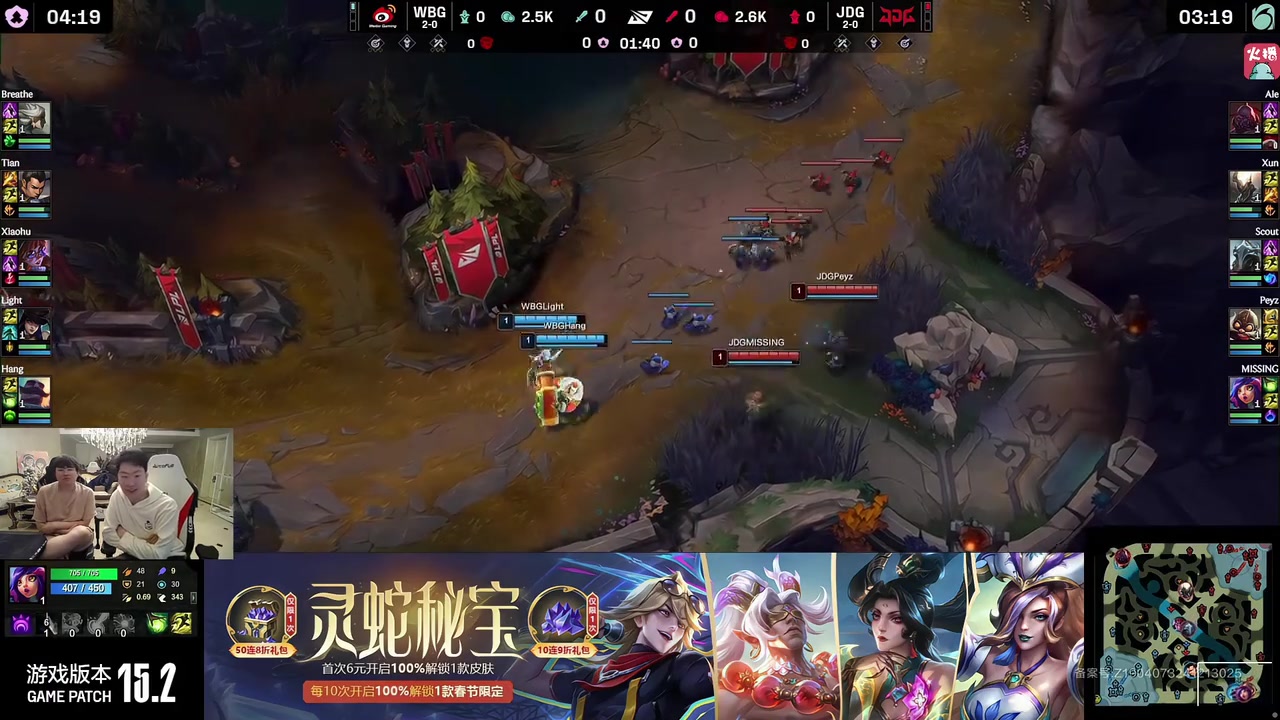Expand the stats panel via chevron arrow
The image size is (1280, 720).
click(193, 598)
